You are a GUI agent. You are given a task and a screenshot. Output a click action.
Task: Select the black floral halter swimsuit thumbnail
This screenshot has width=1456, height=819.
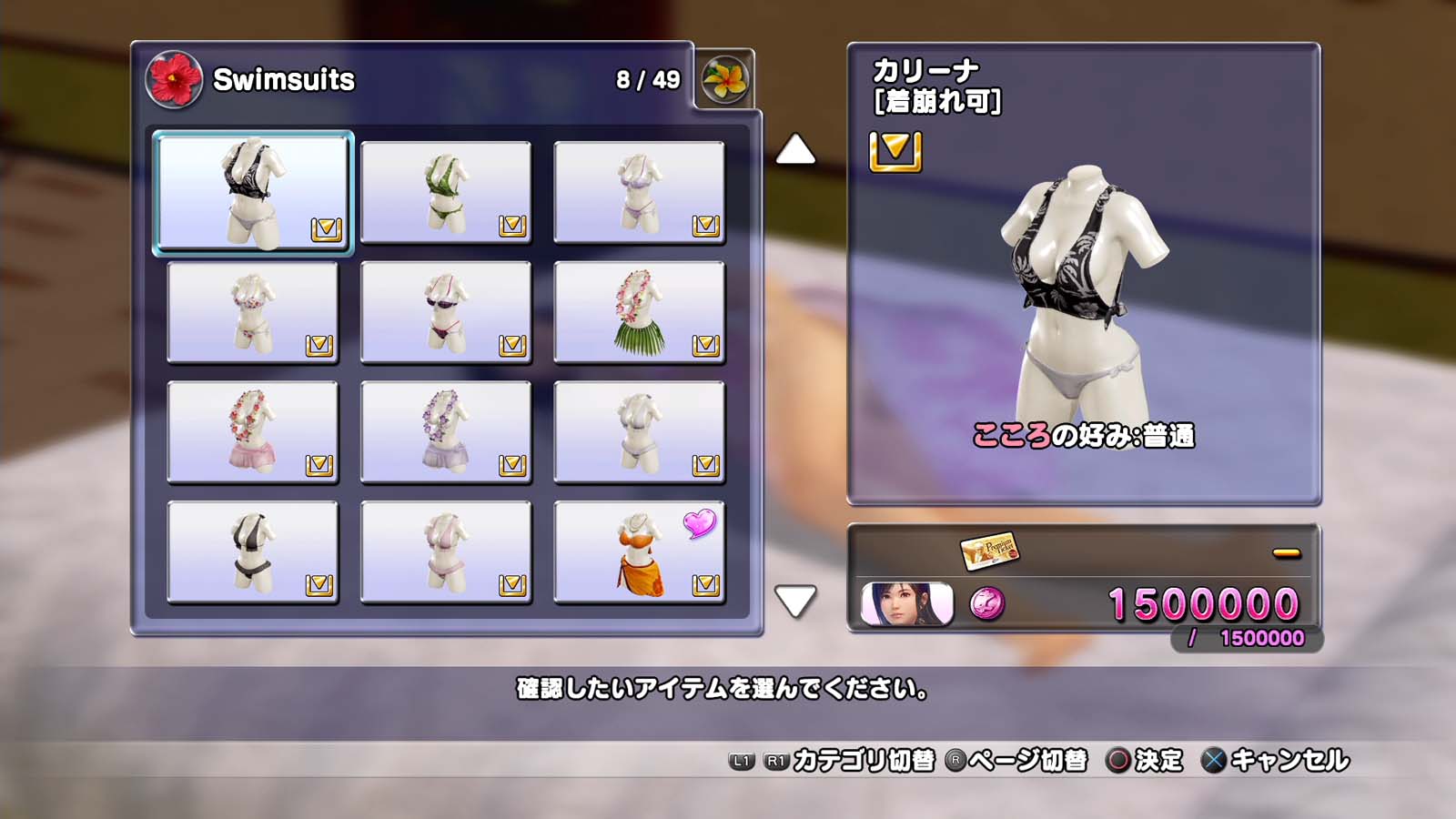pyautogui.click(x=253, y=192)
